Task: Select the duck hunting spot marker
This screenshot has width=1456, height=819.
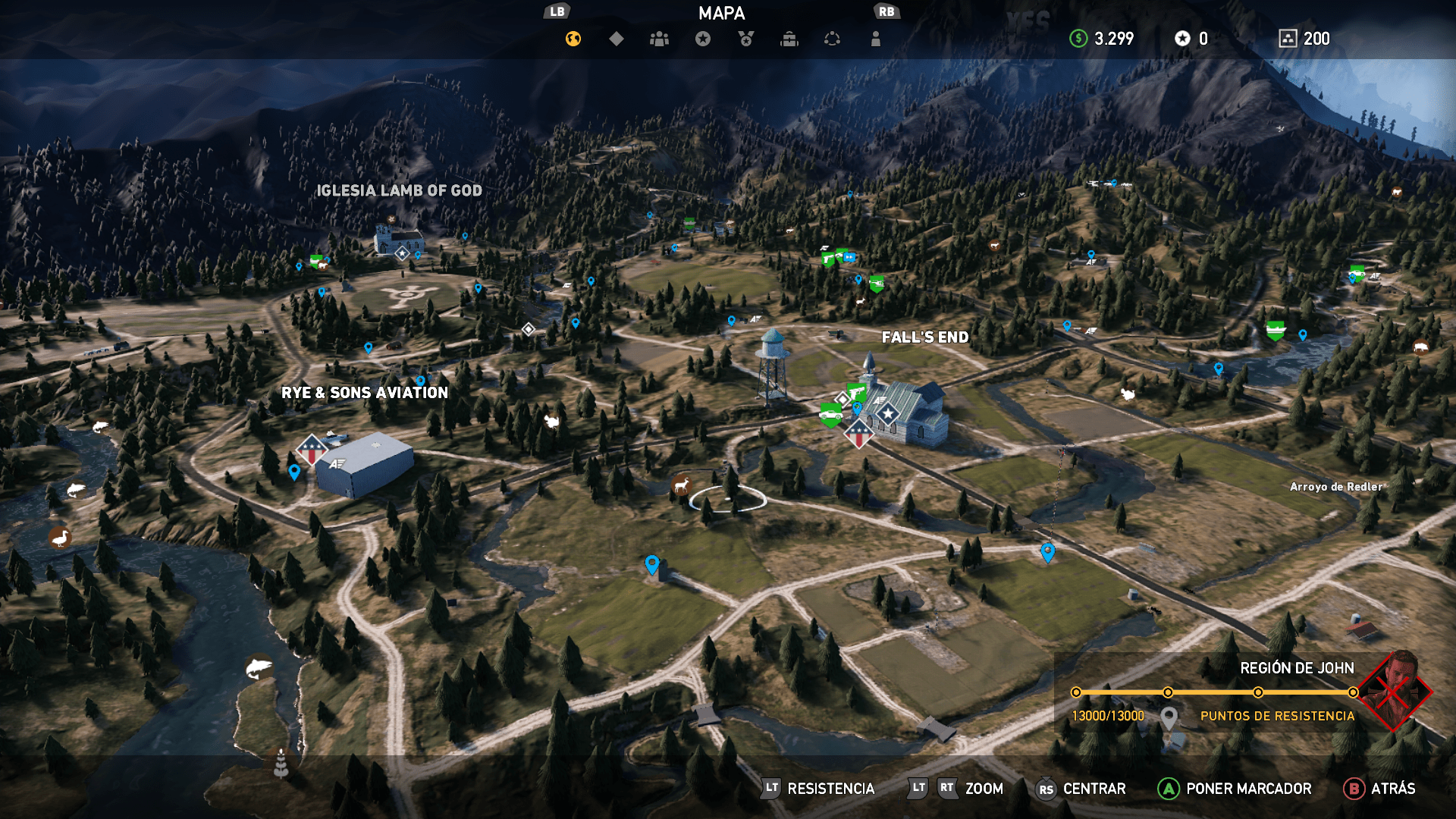Action: pyautogui.click(x=59, y=538)
